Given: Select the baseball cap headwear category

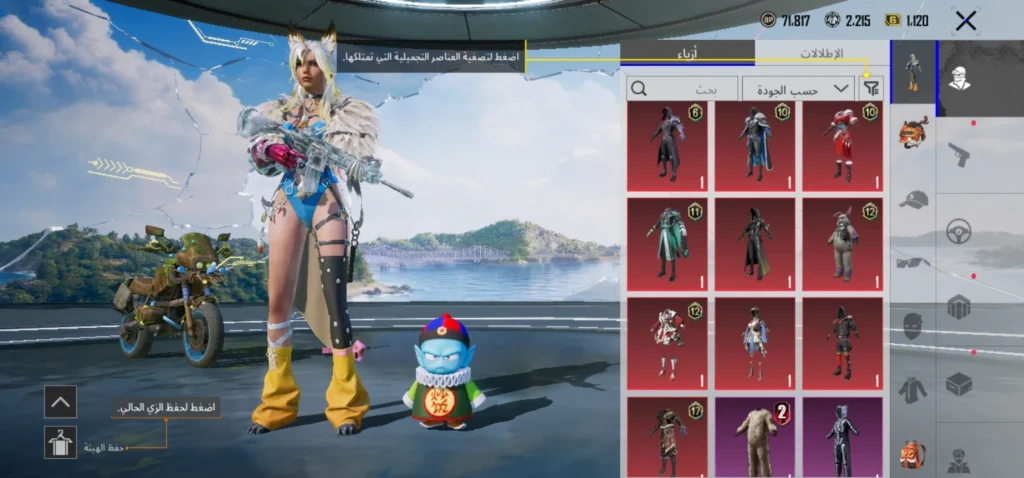Looking at the screenshot, I should point(913,199).
